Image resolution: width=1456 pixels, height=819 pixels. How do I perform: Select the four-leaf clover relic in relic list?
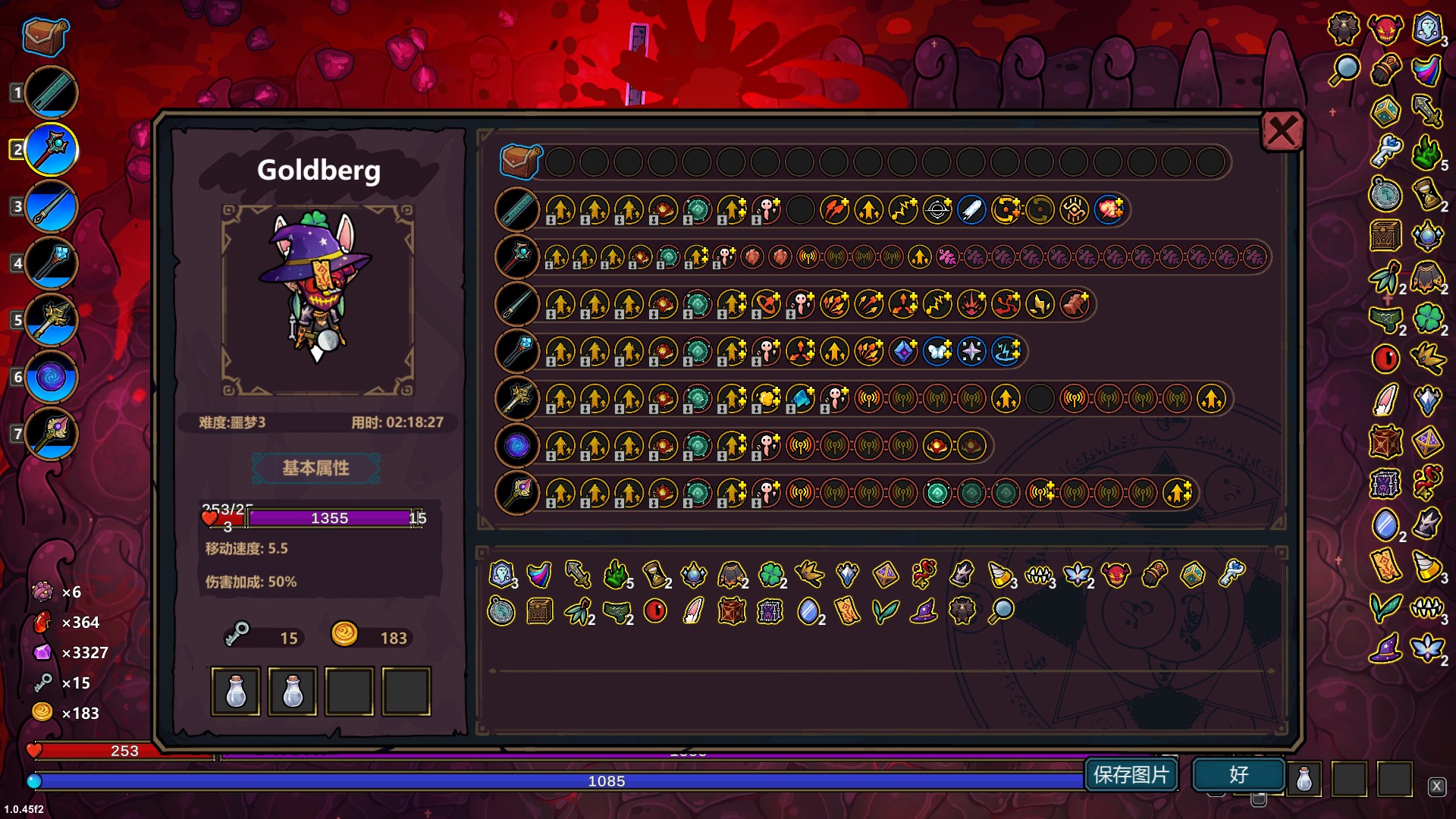771,574
